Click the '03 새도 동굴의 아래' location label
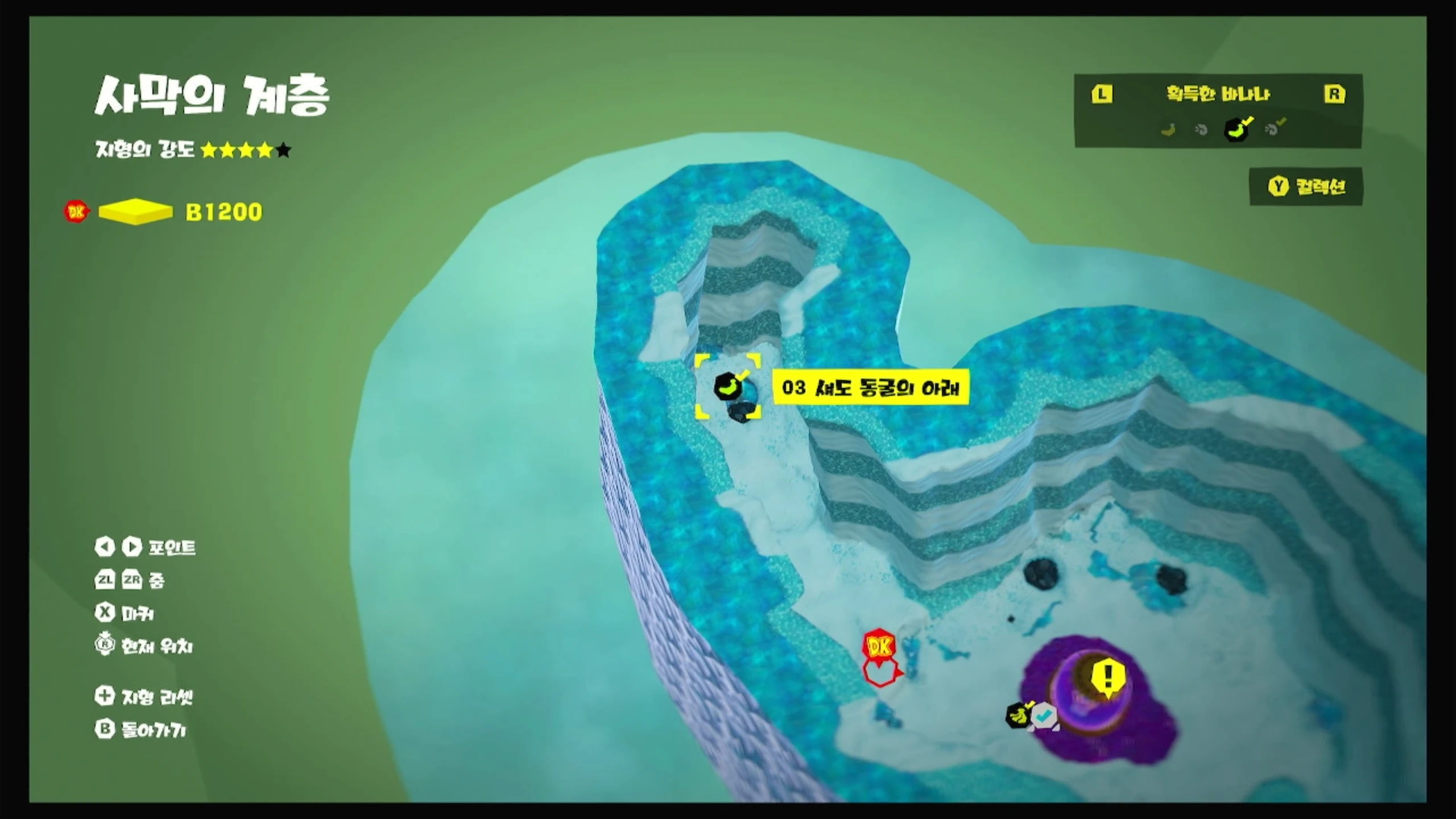 point(870,388)
